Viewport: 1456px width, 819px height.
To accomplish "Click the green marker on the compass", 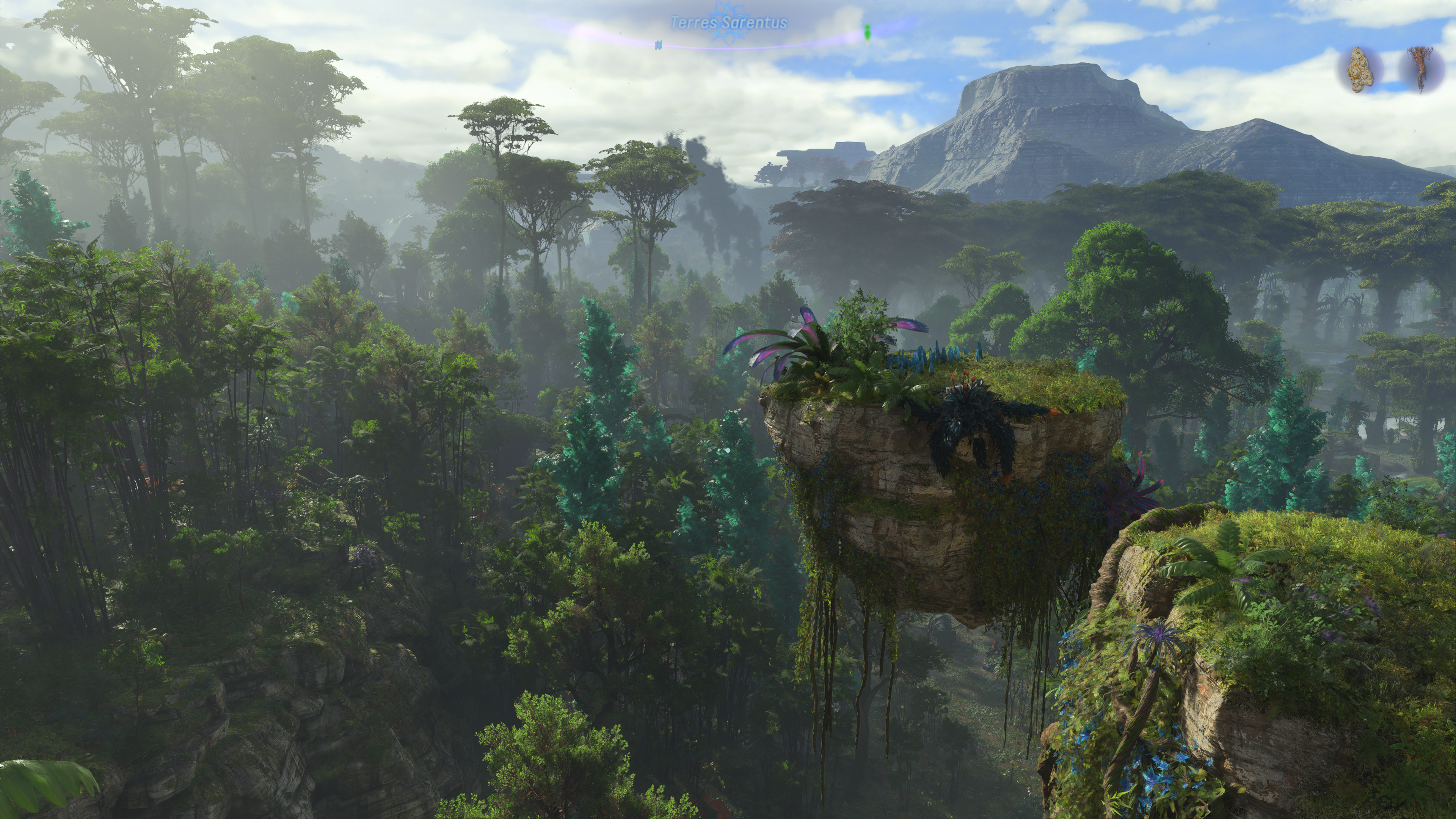I will point(867,33).
